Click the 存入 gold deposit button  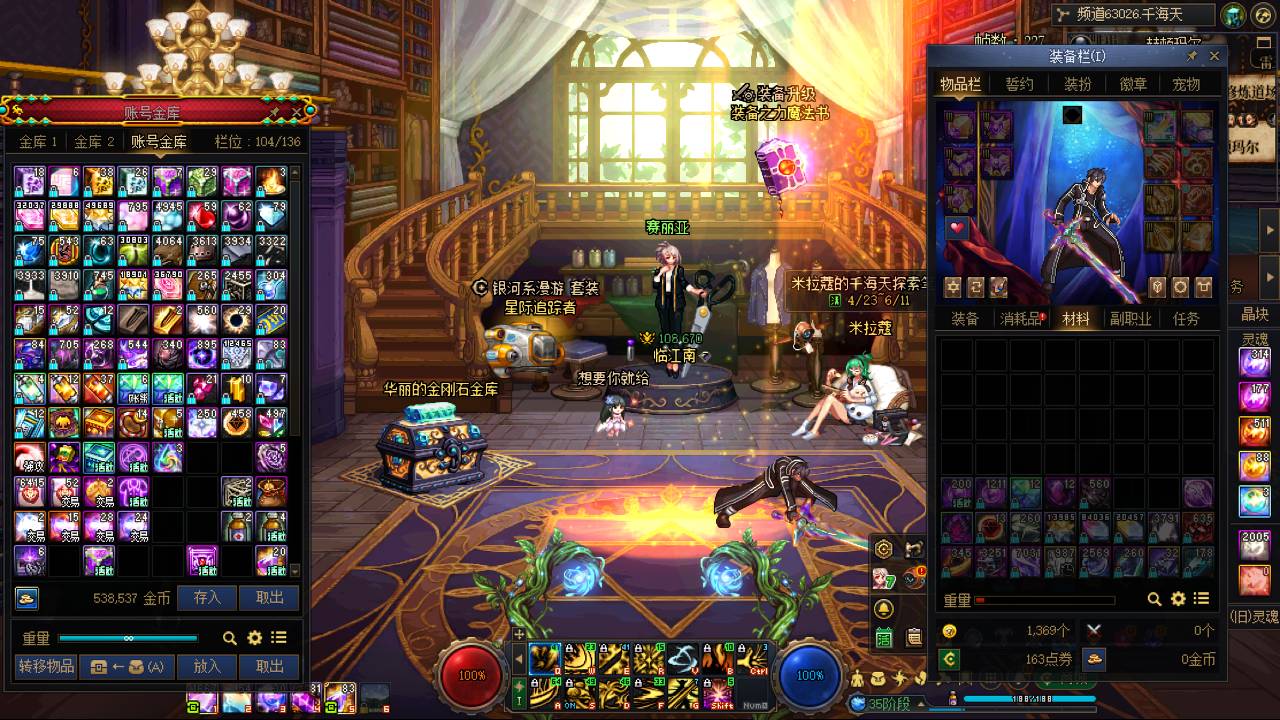coord(207,598)
